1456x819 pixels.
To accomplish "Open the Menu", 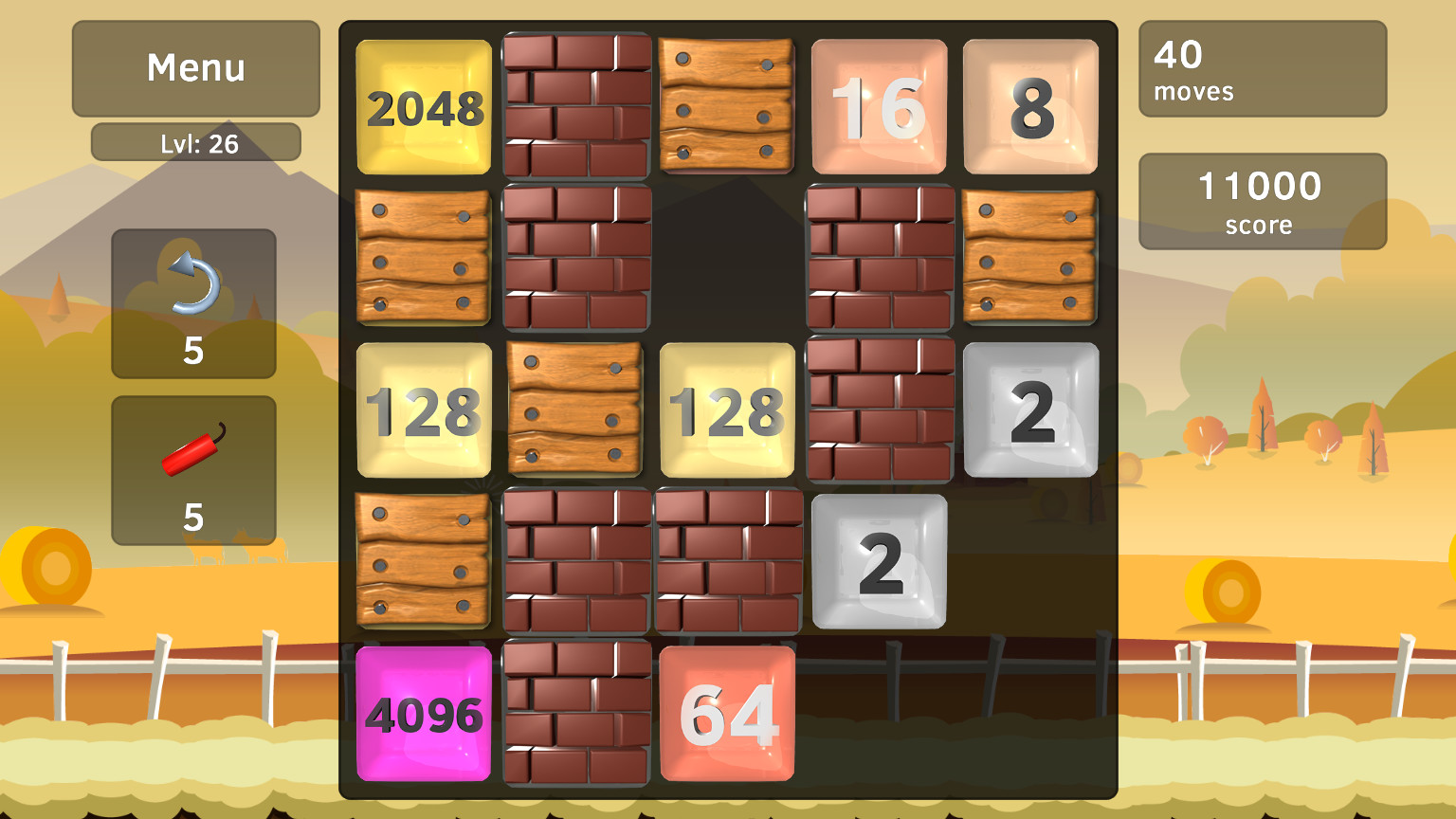I will pos(195,67).
